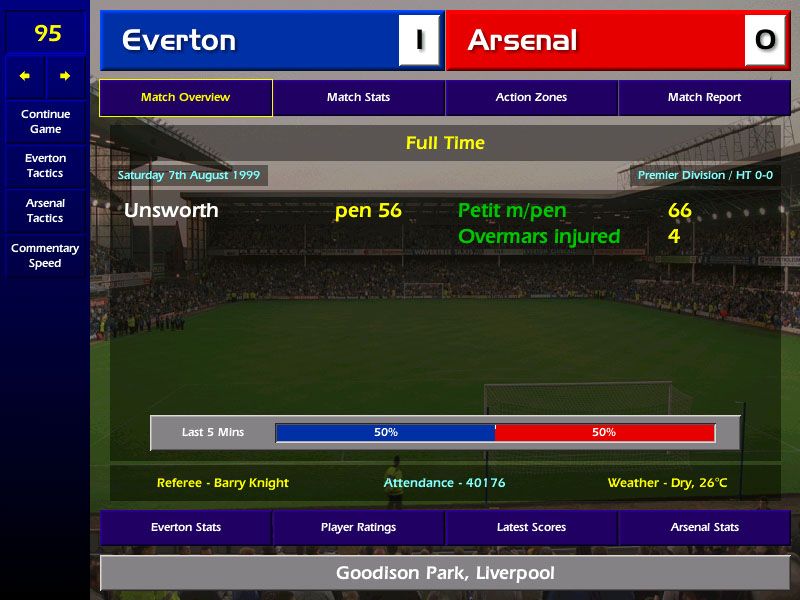Click the Everton team name banner

(x=250, y=40)
